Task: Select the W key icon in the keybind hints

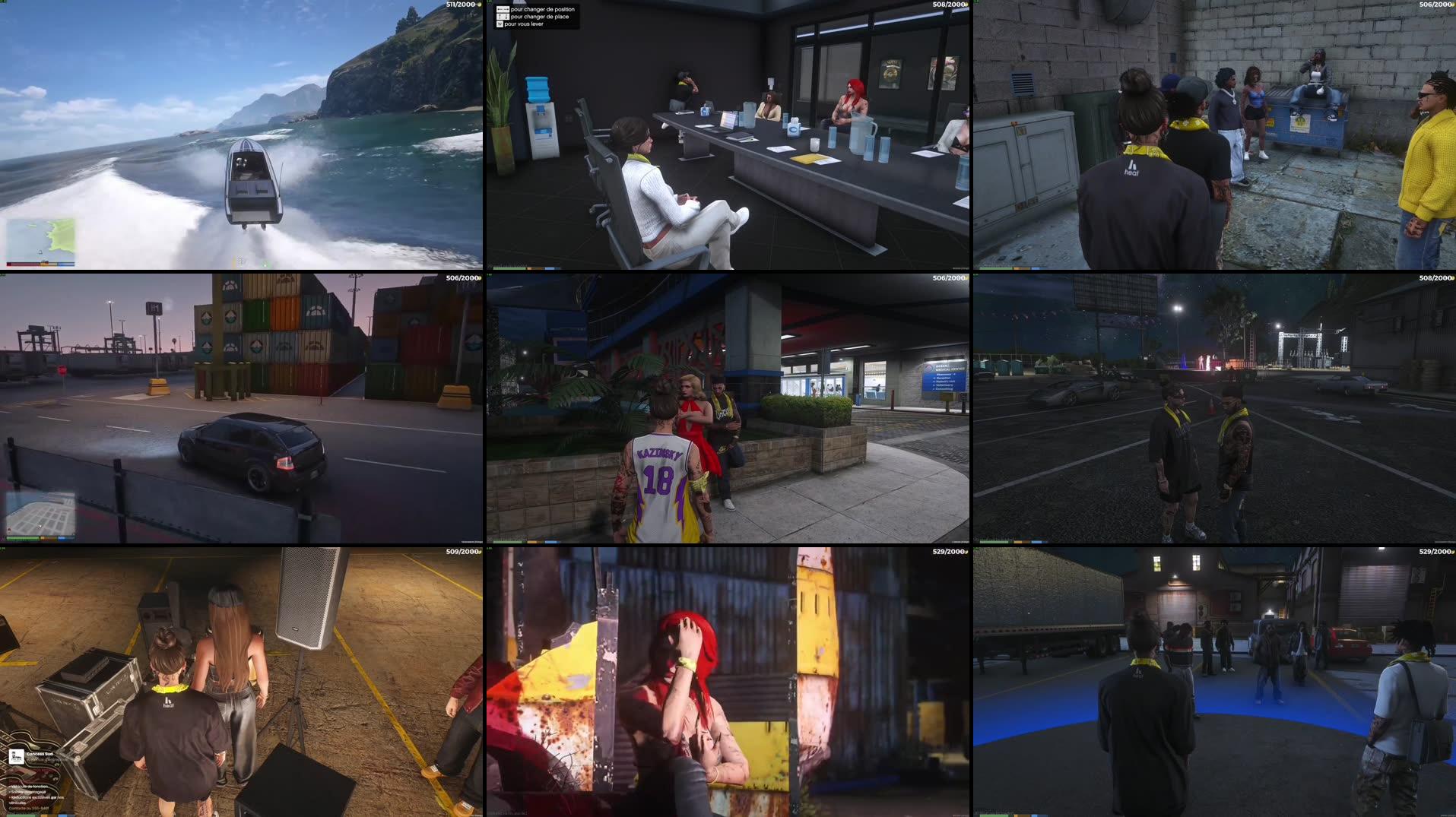Action: pyautogui.click(x=498, y=25)
